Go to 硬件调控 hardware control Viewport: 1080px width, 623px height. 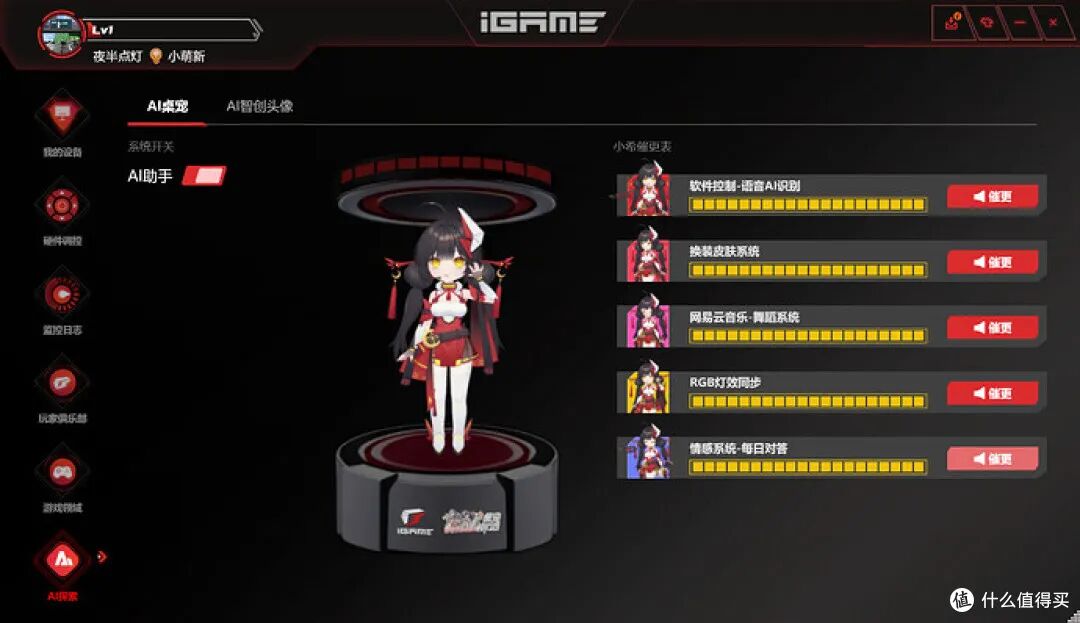[62, 206]
